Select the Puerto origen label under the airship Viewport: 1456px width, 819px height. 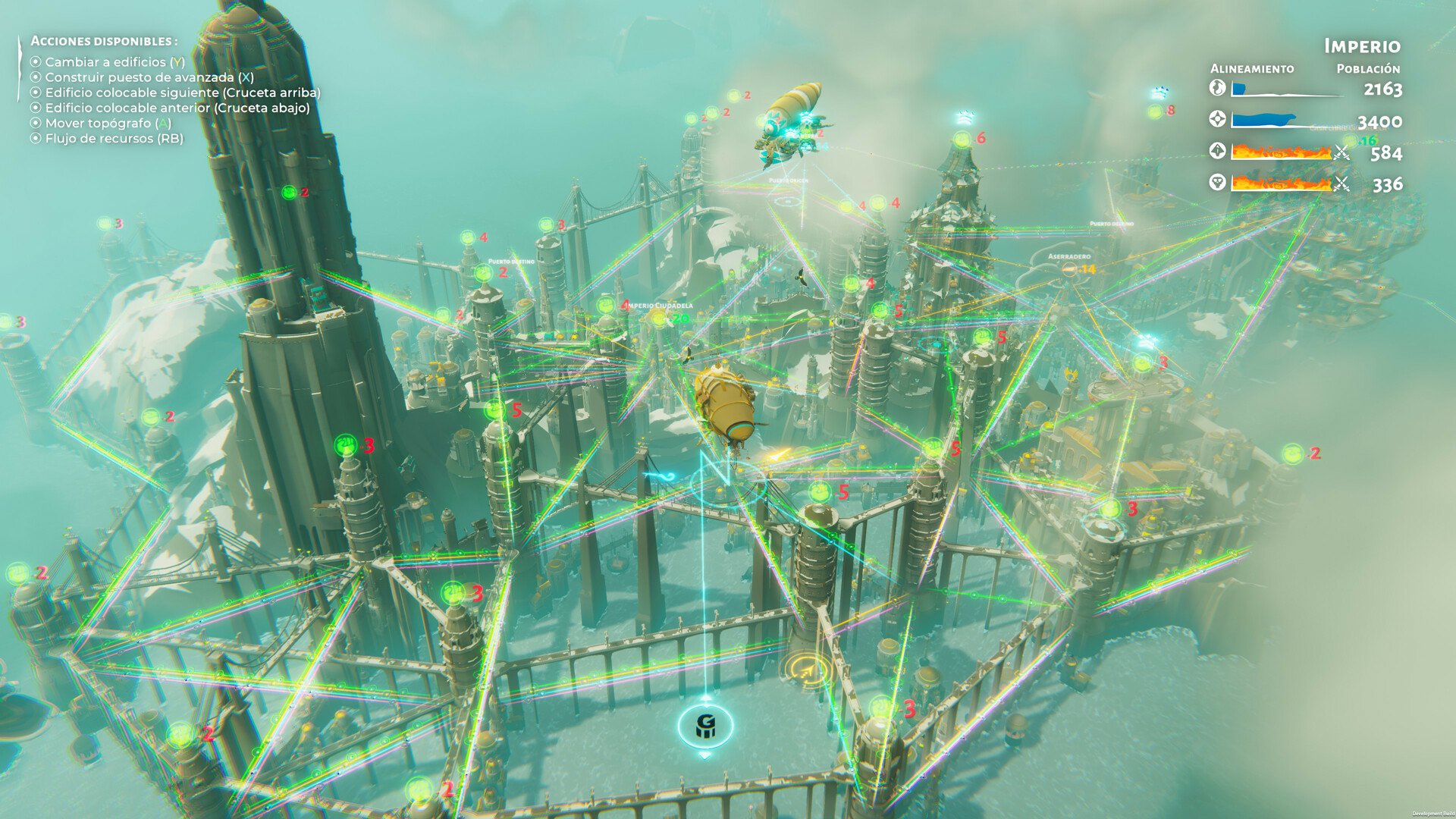coord(789,180)
